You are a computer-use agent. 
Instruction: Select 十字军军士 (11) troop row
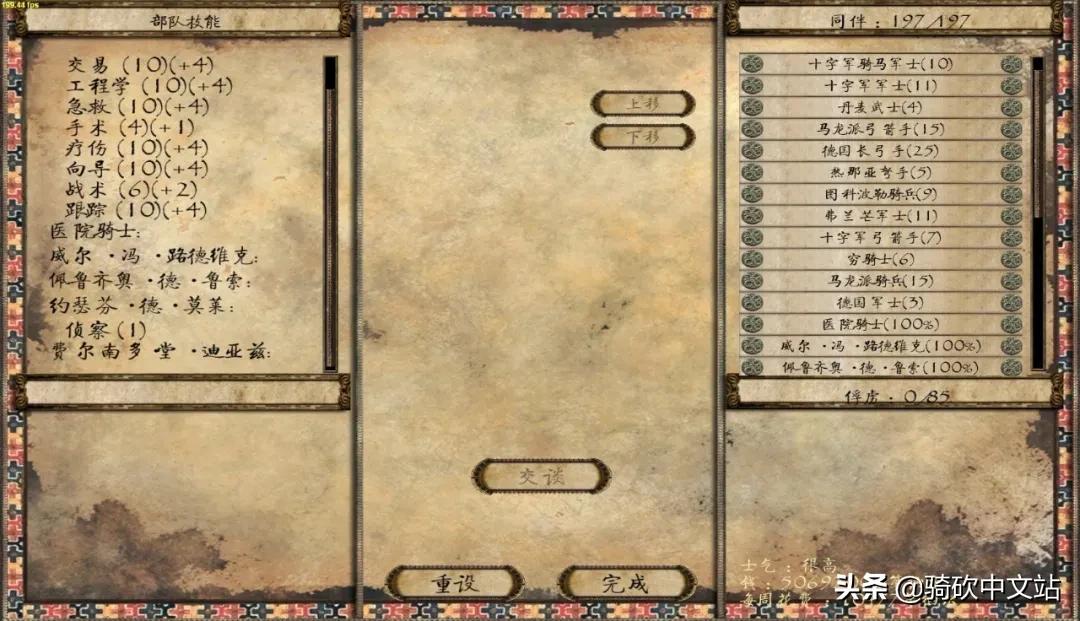point(881,86)
